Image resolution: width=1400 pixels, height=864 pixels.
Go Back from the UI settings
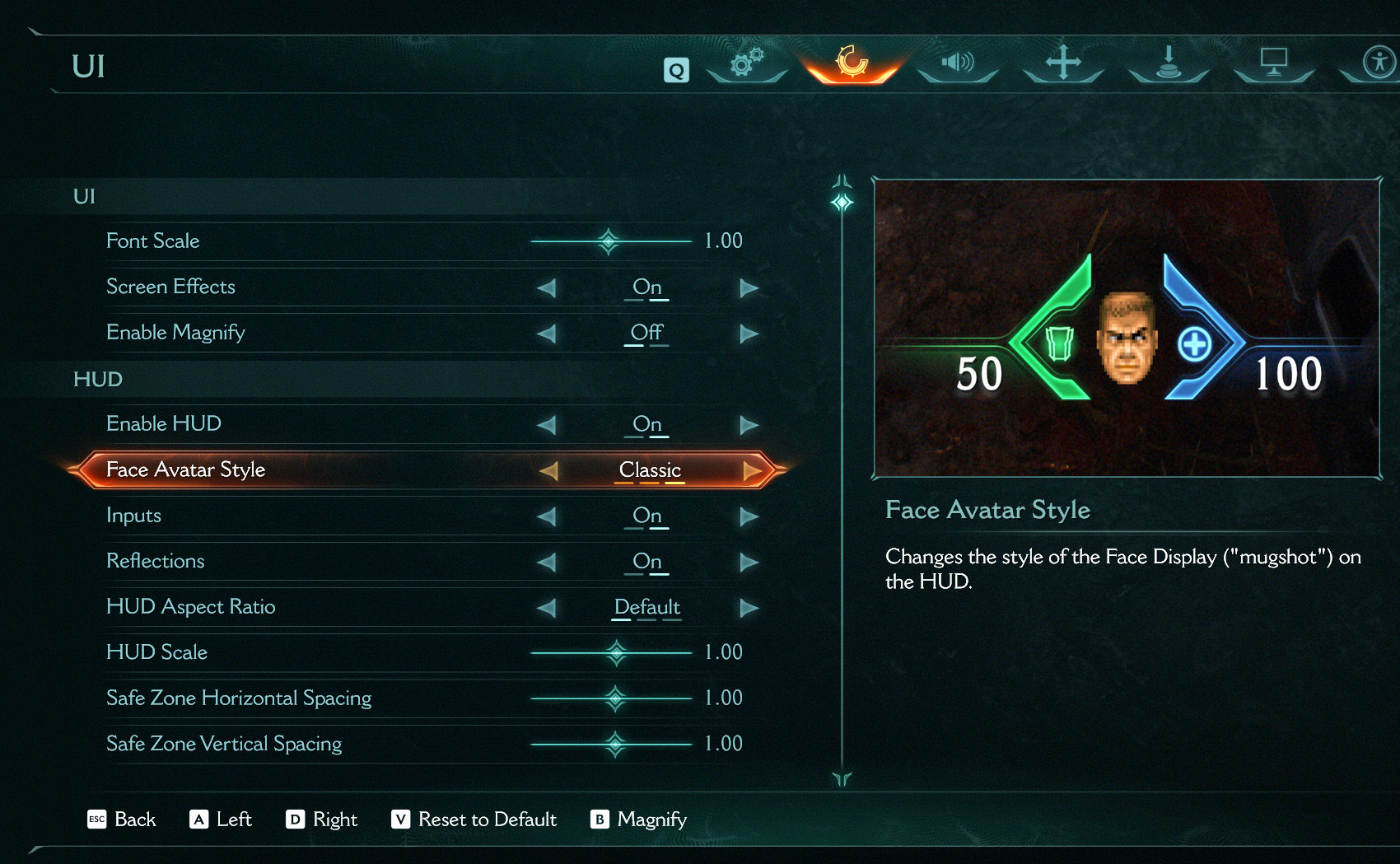(x=122, y=820)
